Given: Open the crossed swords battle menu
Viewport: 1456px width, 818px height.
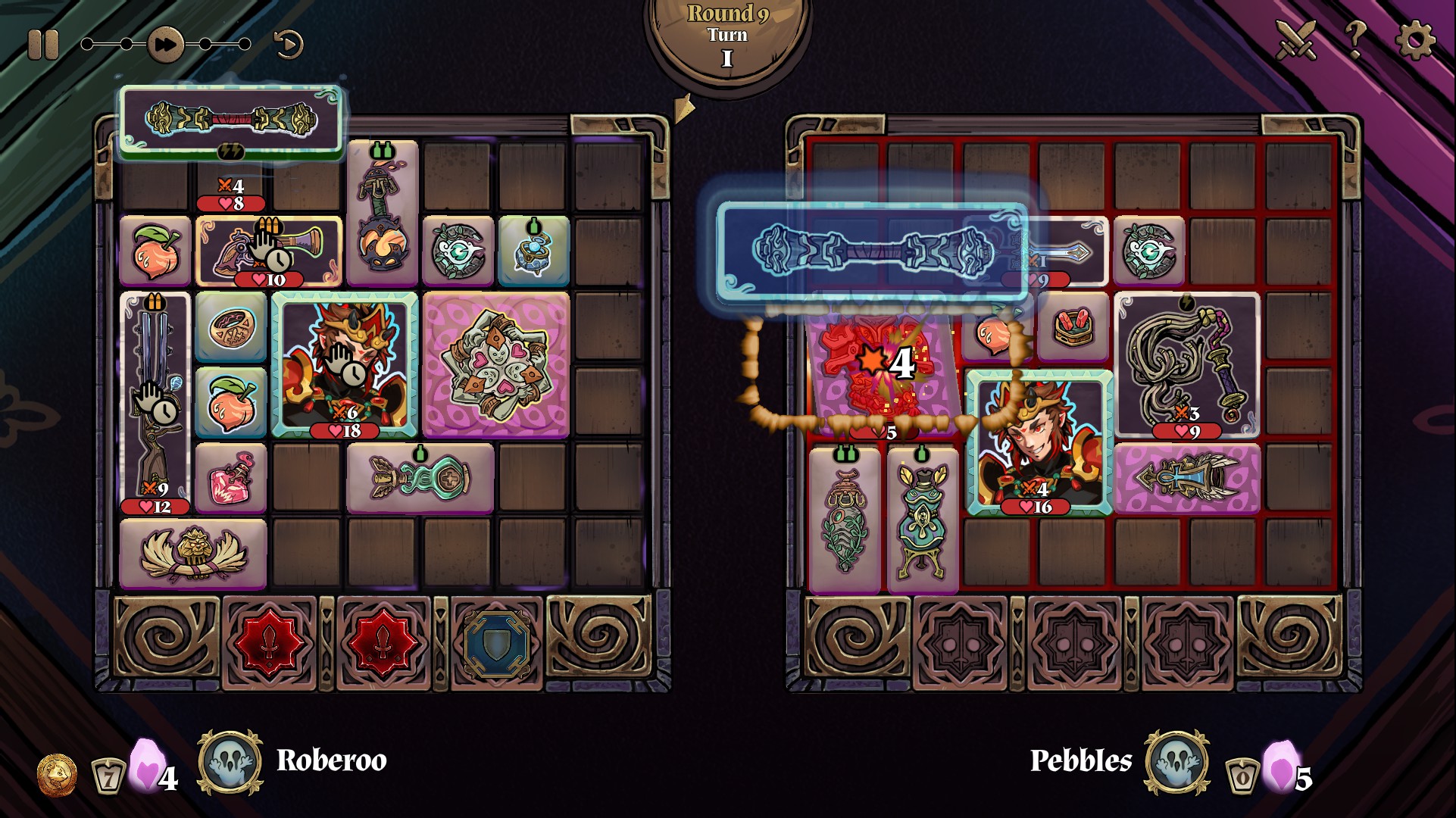Looking at the screenshot, I should click(1296, 39).
